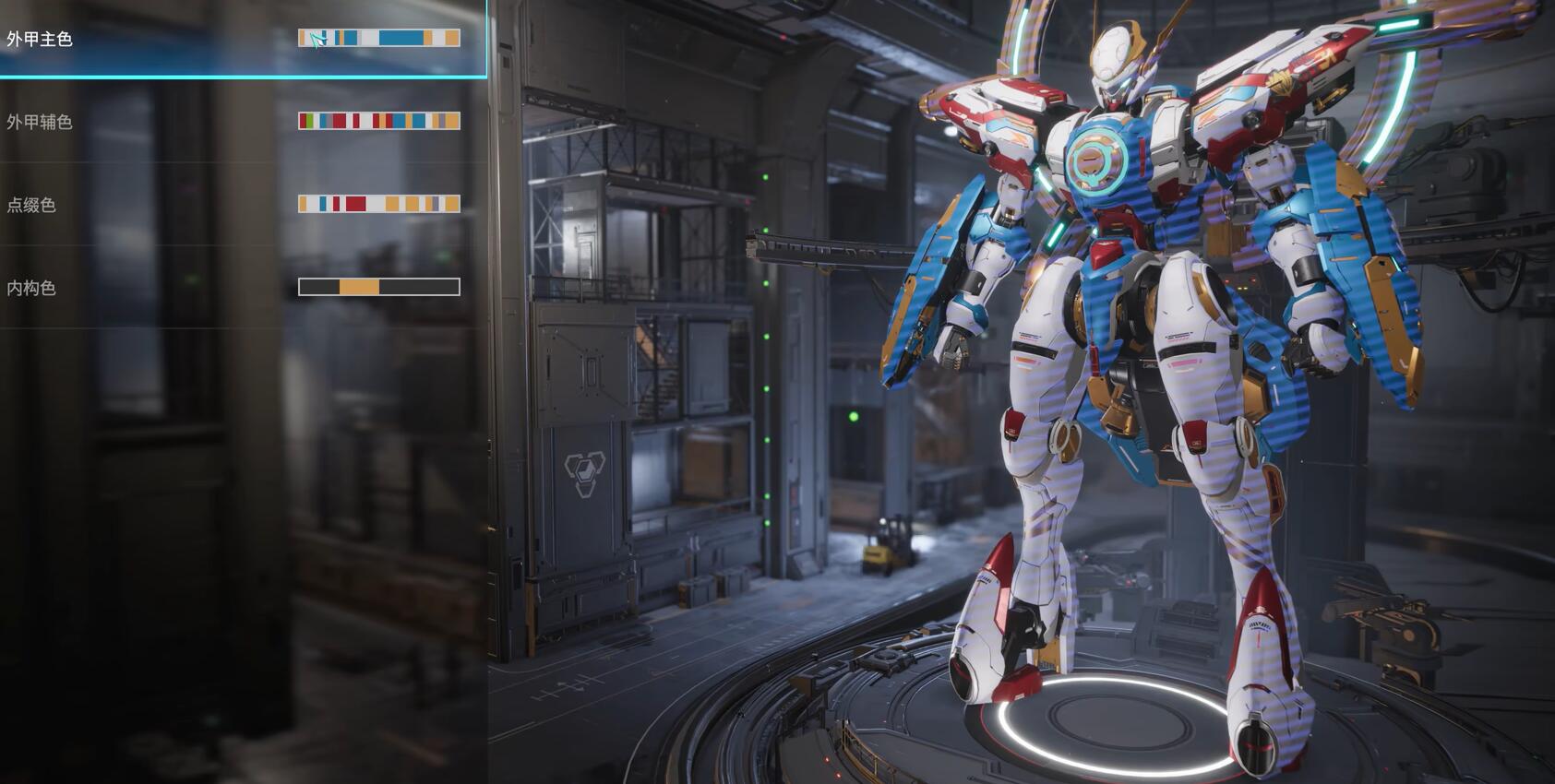Click the 外甲主色 blue-white color palette bar
The width and height of the screenshot is (1555, 784).
(x=378, y=38)
